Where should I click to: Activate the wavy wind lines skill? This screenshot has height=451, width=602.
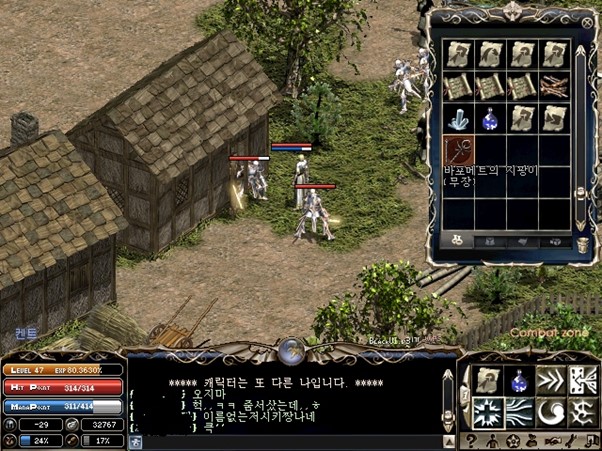(519, 412)
